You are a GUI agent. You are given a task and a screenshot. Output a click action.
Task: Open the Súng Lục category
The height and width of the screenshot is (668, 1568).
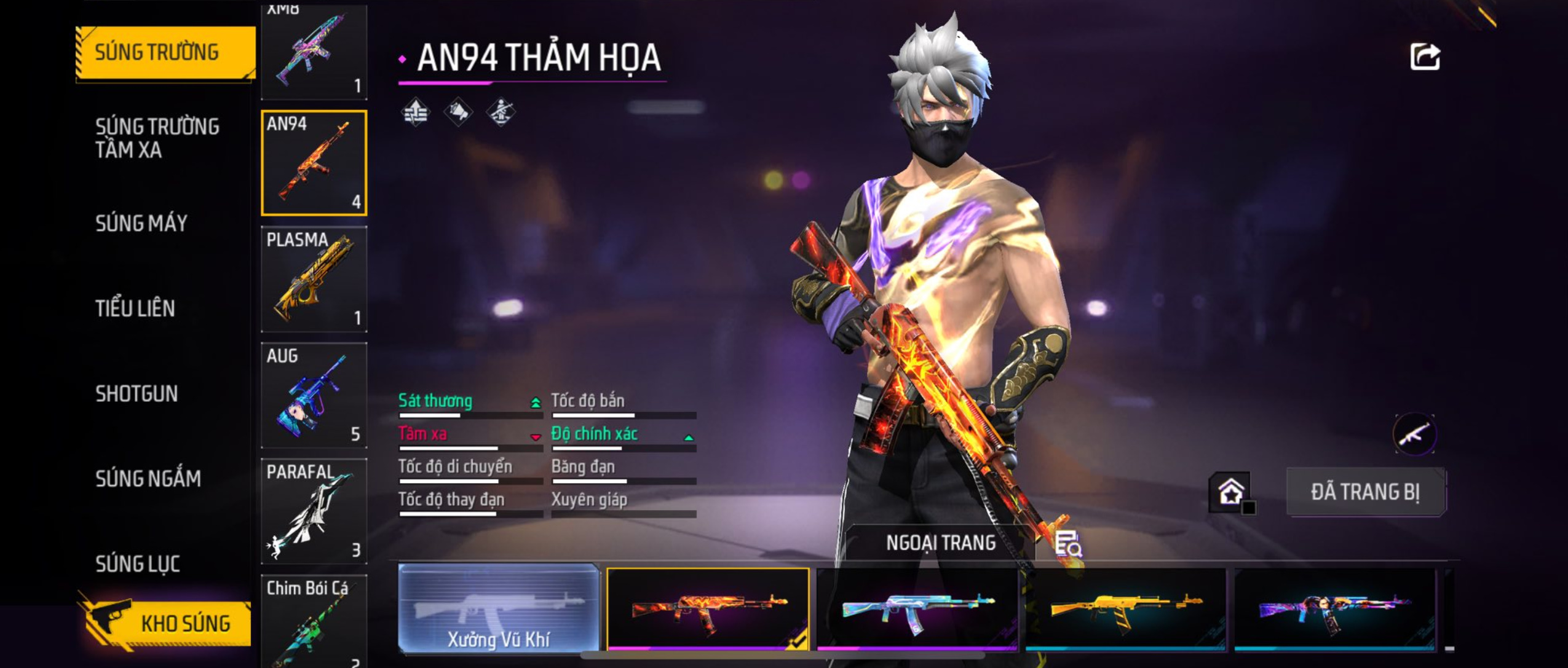coord(138,564)
